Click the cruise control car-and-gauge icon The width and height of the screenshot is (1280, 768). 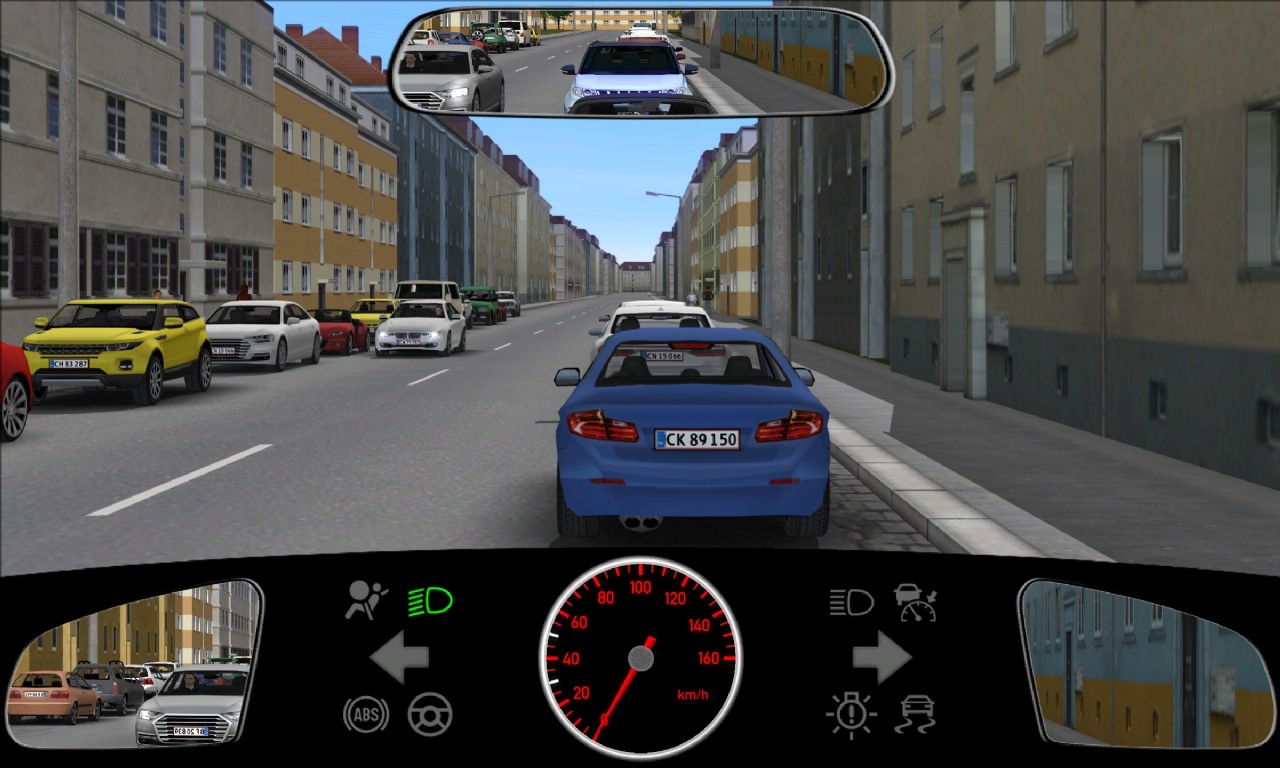[x=915, y=602]
